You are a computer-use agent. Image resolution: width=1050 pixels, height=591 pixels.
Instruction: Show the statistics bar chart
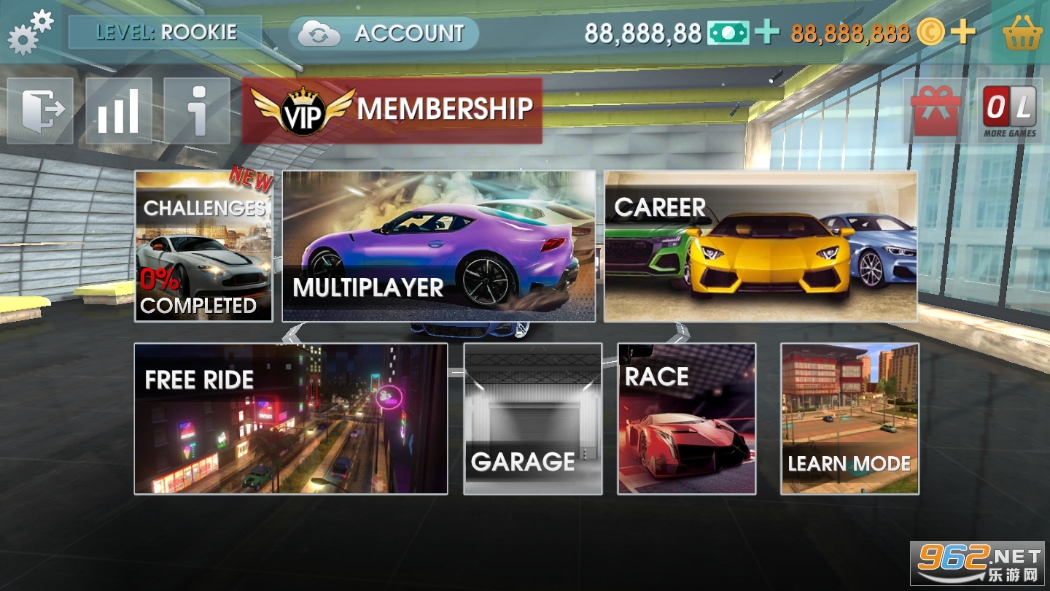pos(118,111)
